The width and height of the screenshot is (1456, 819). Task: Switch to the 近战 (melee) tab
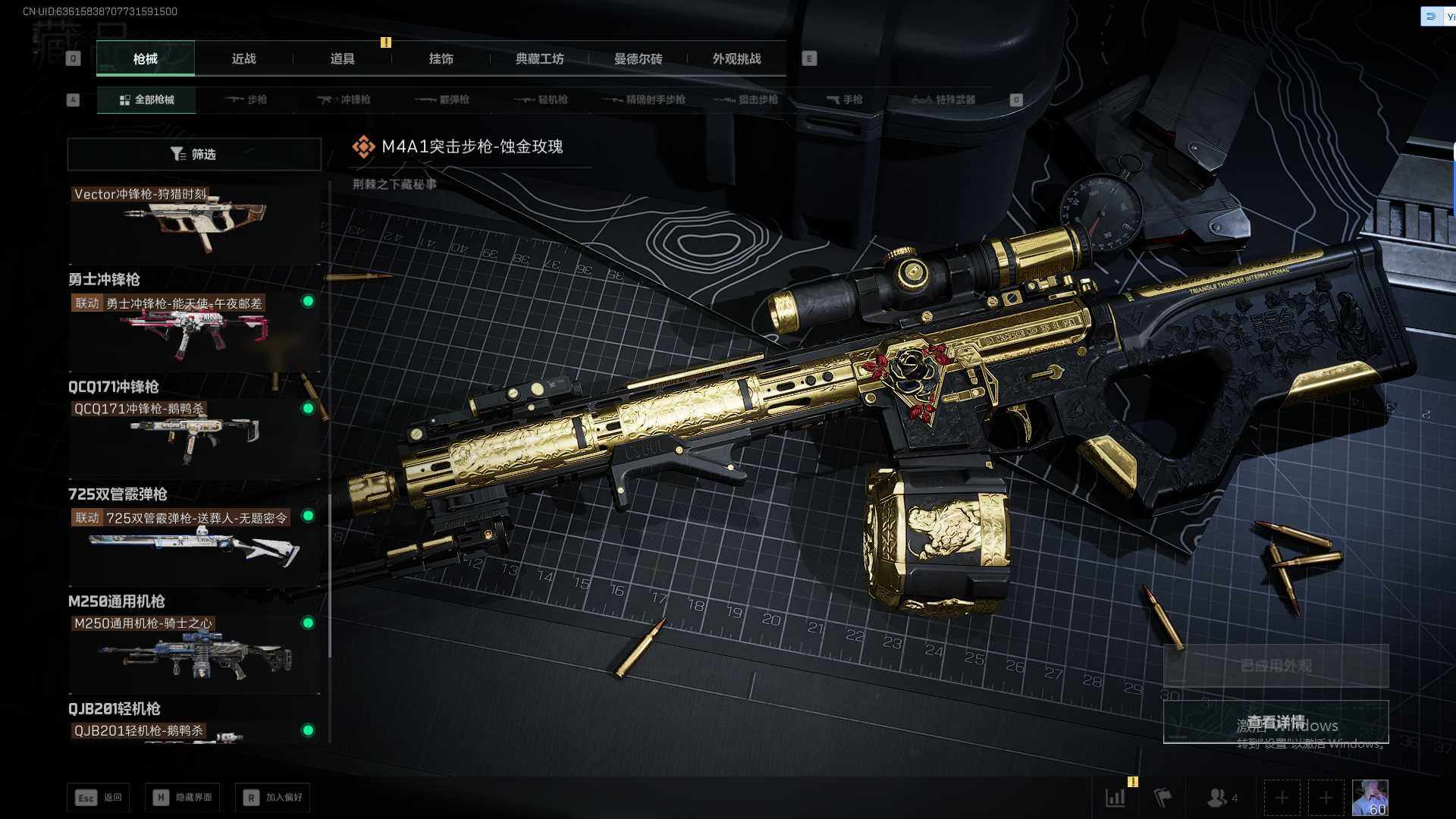click(243, 58)
